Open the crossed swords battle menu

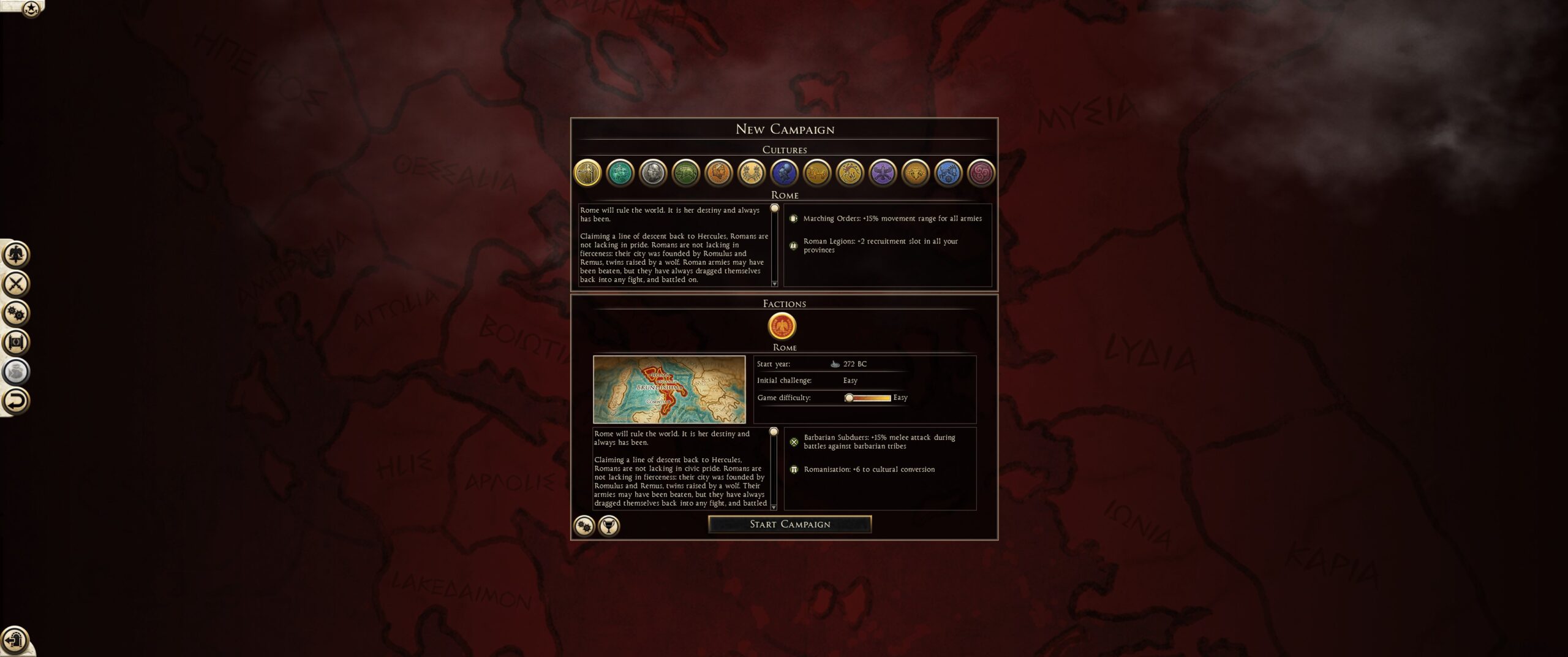(16, 284)
